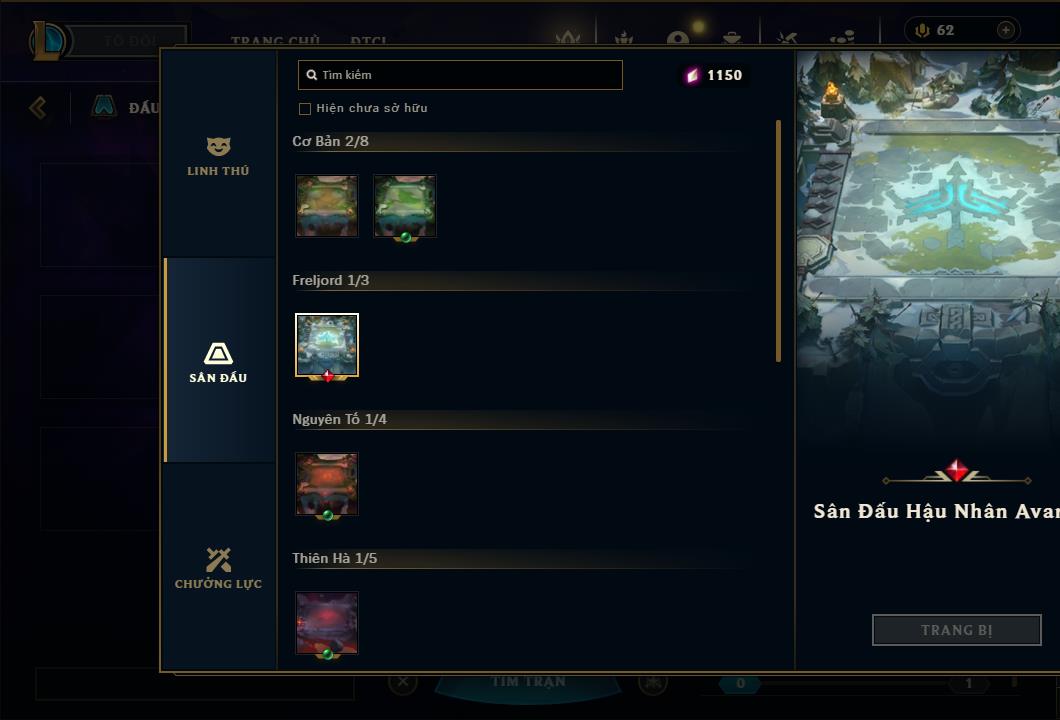This screenshot has width=1060, height=720.
Task: Pick the Nguyên Tố arena thumbnail
Action: pyautogui.click(x=327, y=484)
